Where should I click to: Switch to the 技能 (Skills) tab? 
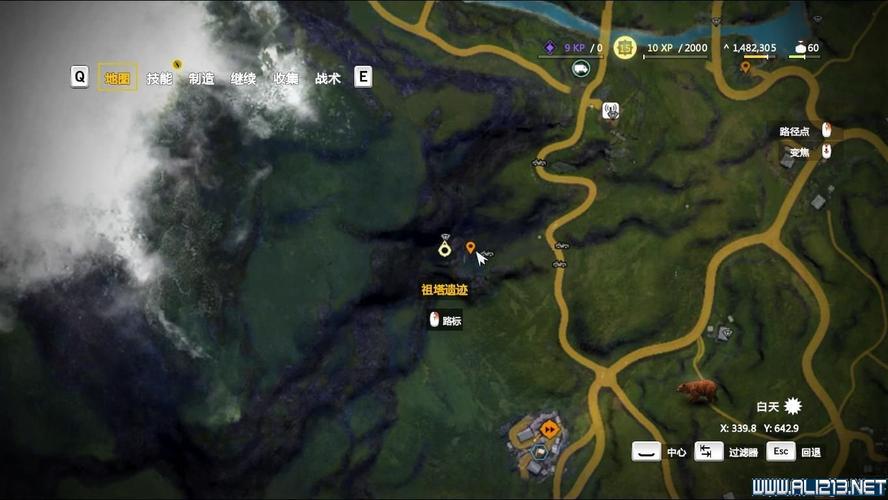point(159,78)
